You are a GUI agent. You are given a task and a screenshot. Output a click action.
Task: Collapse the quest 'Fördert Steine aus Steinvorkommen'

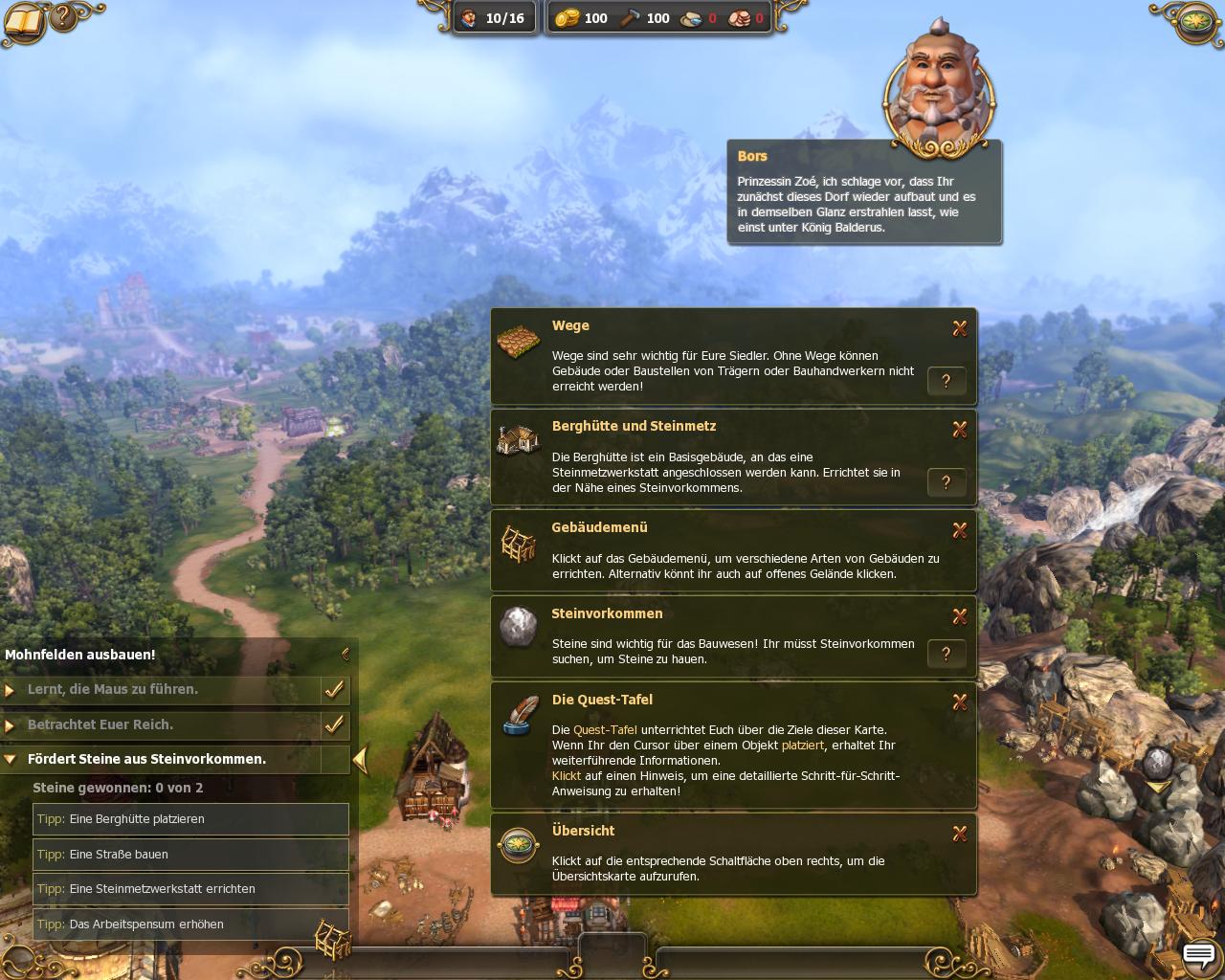pos(10,760)
